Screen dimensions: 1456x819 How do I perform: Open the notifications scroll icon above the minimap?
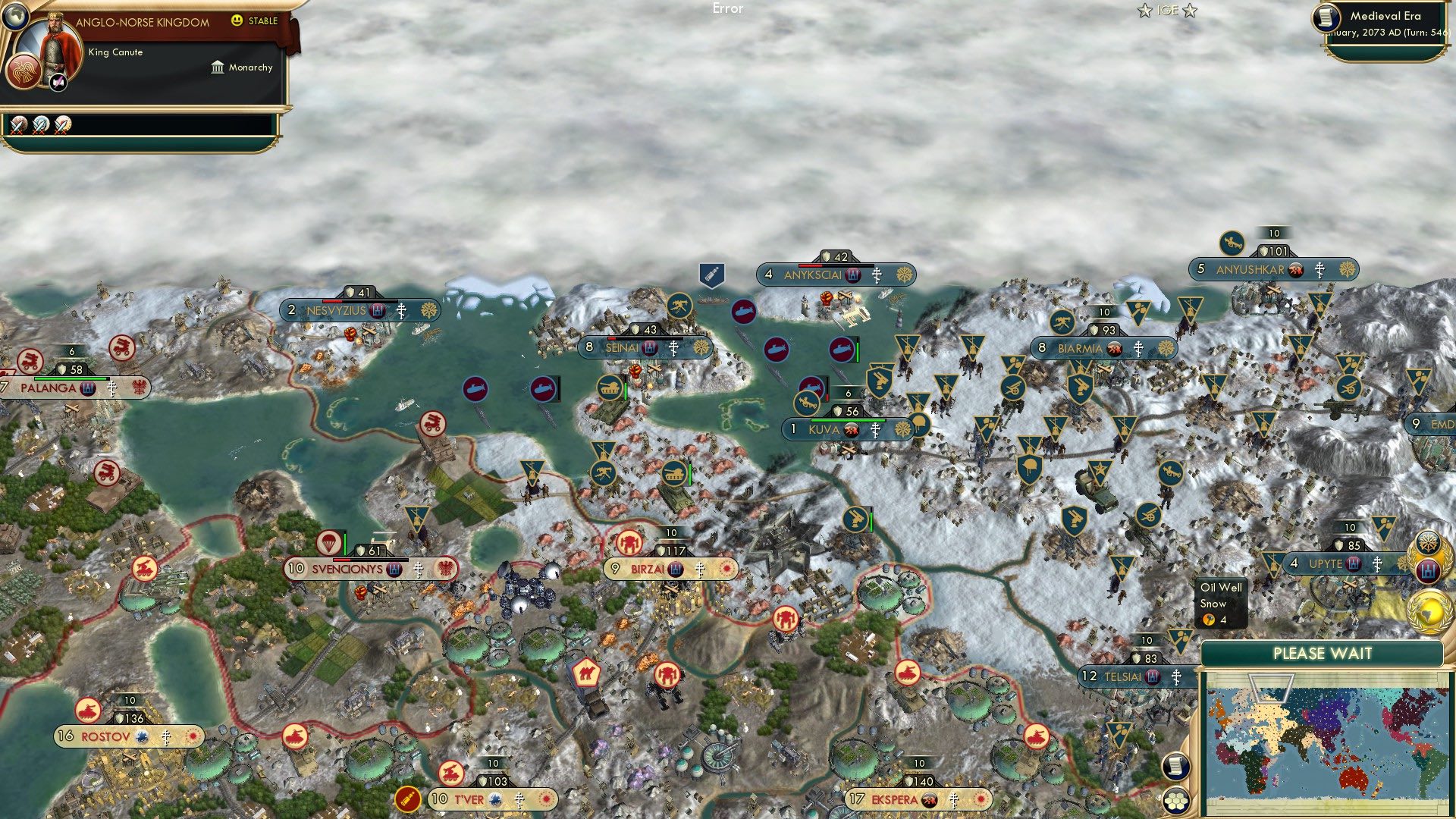tap(1175, 766)
